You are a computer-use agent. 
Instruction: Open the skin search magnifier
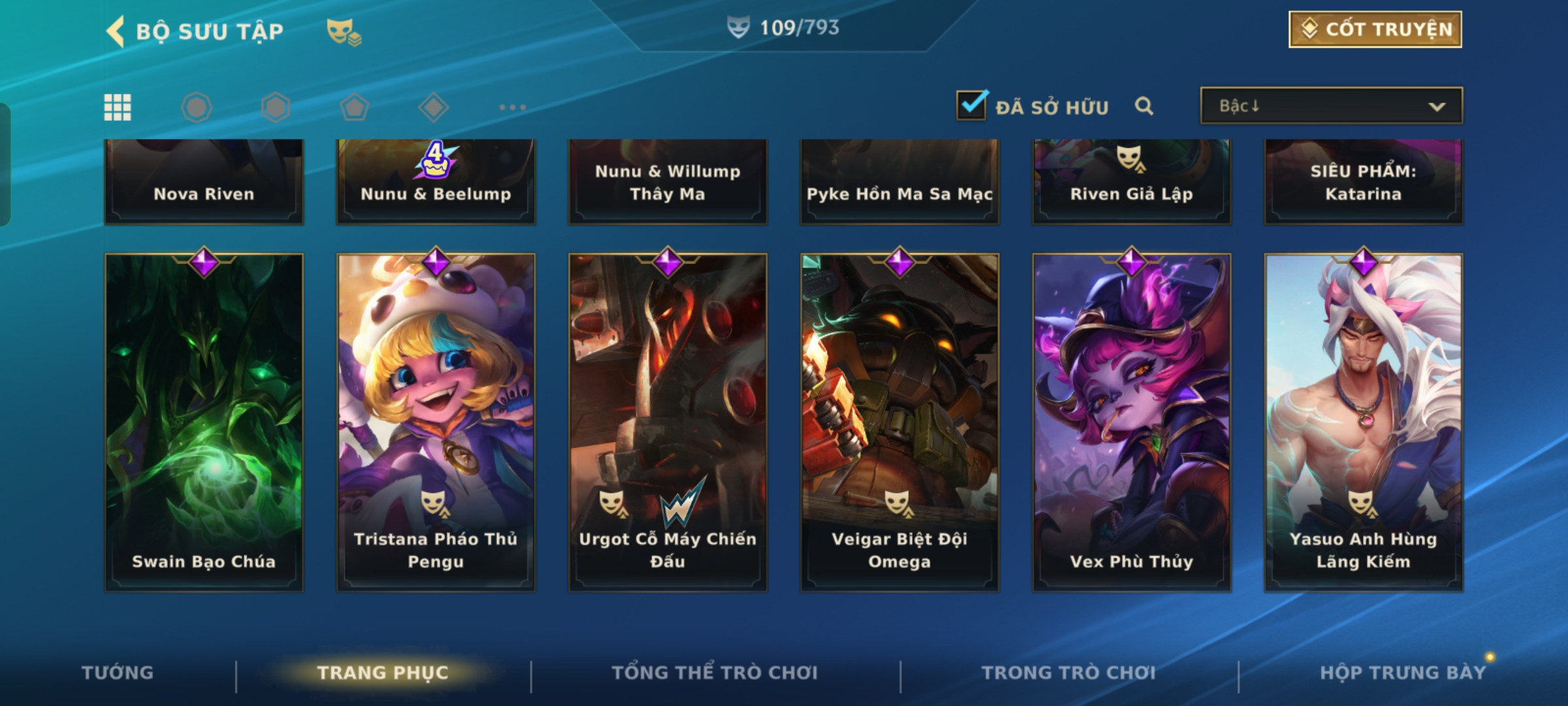click(x=1143, y=106)
